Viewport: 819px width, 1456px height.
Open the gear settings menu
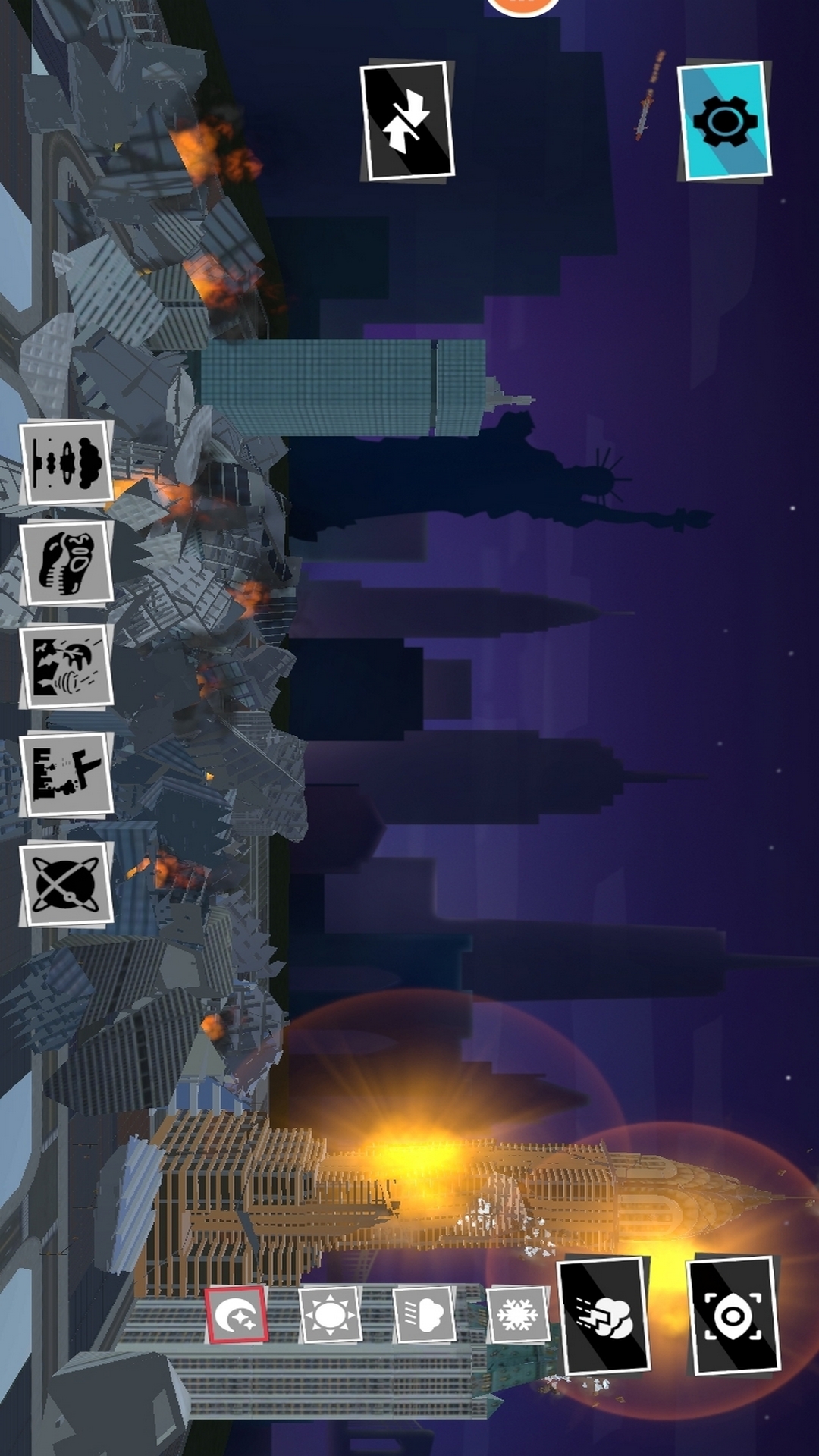tap(724, 121)
